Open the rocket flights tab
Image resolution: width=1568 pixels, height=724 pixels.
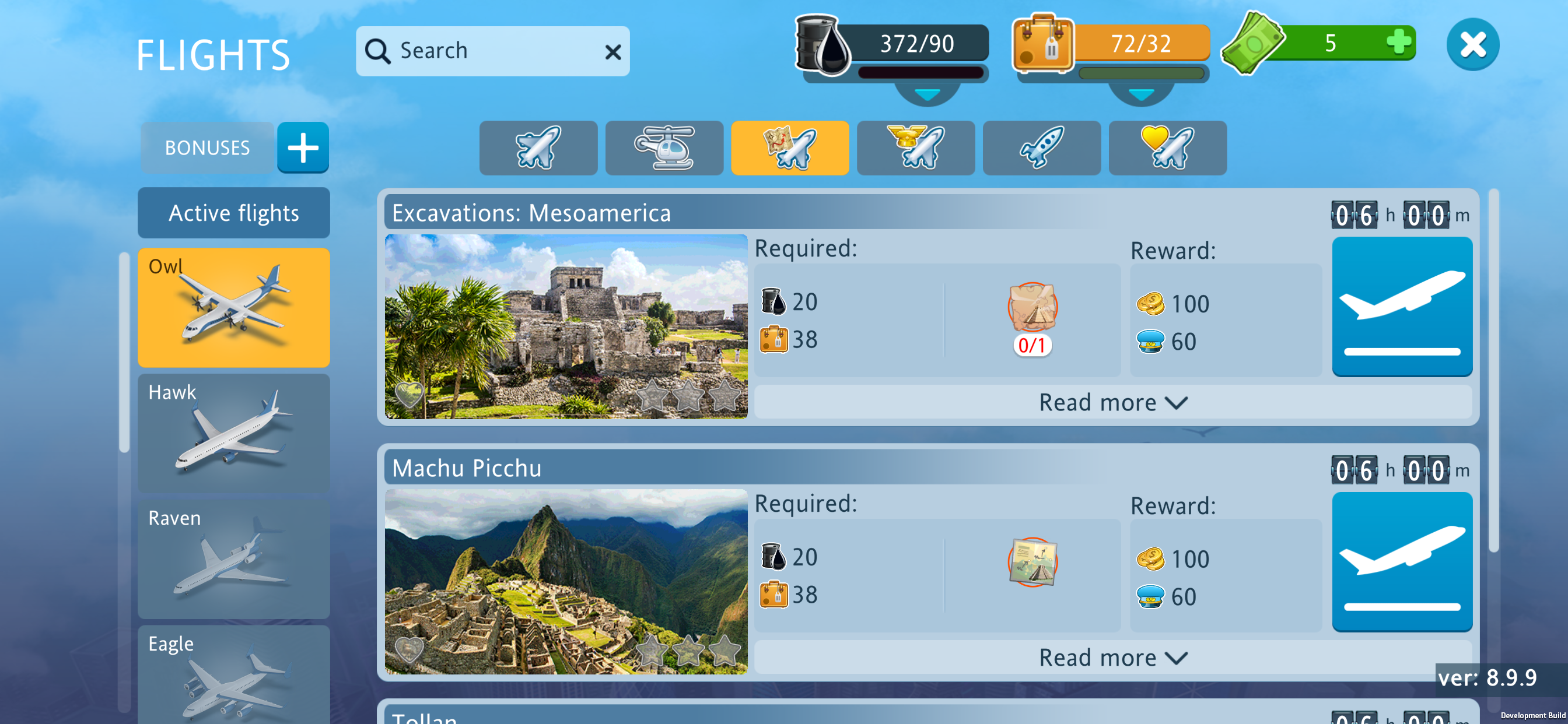pos(1041,148)
